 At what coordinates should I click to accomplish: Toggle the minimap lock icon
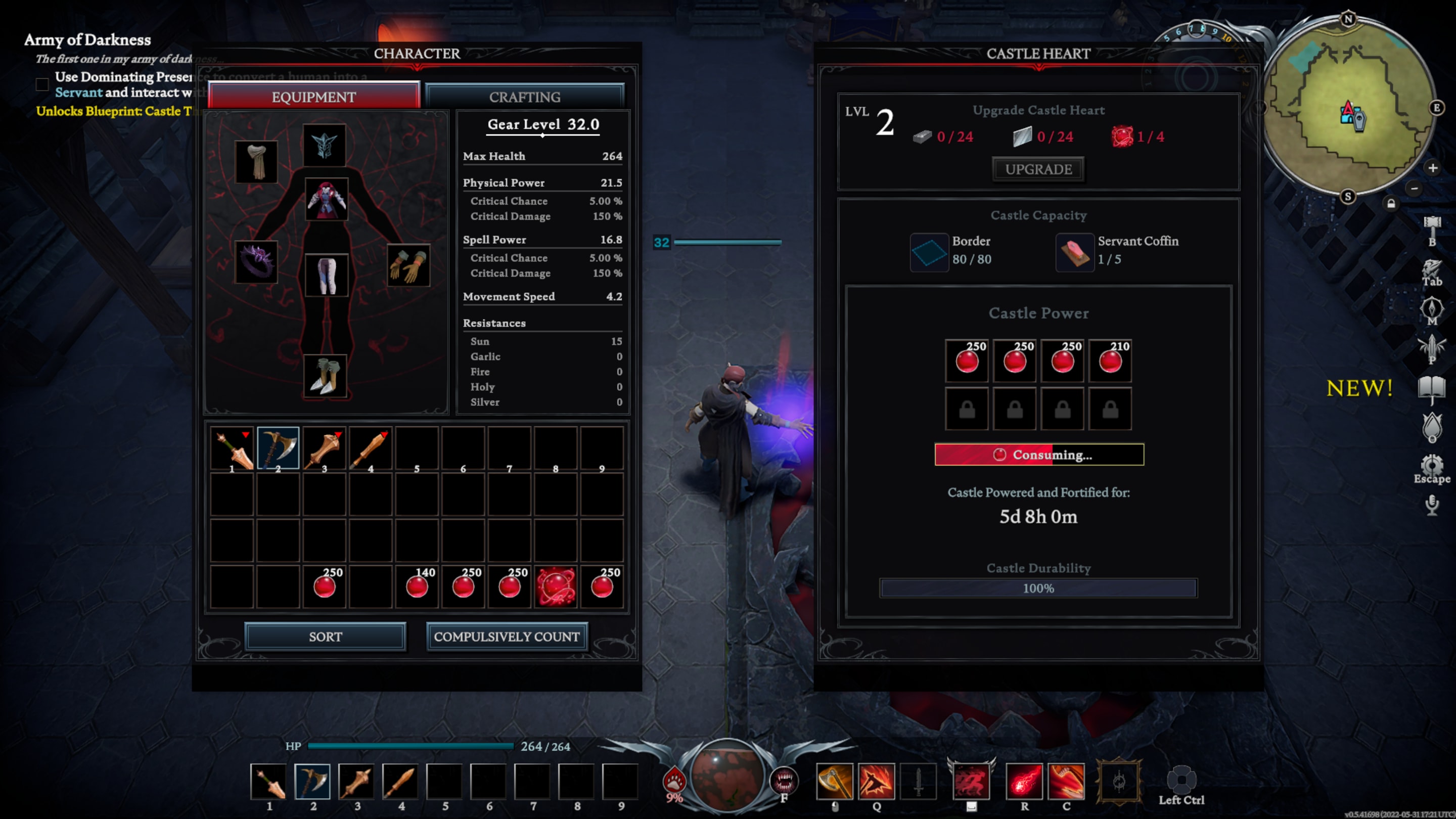coord(1391,203)
